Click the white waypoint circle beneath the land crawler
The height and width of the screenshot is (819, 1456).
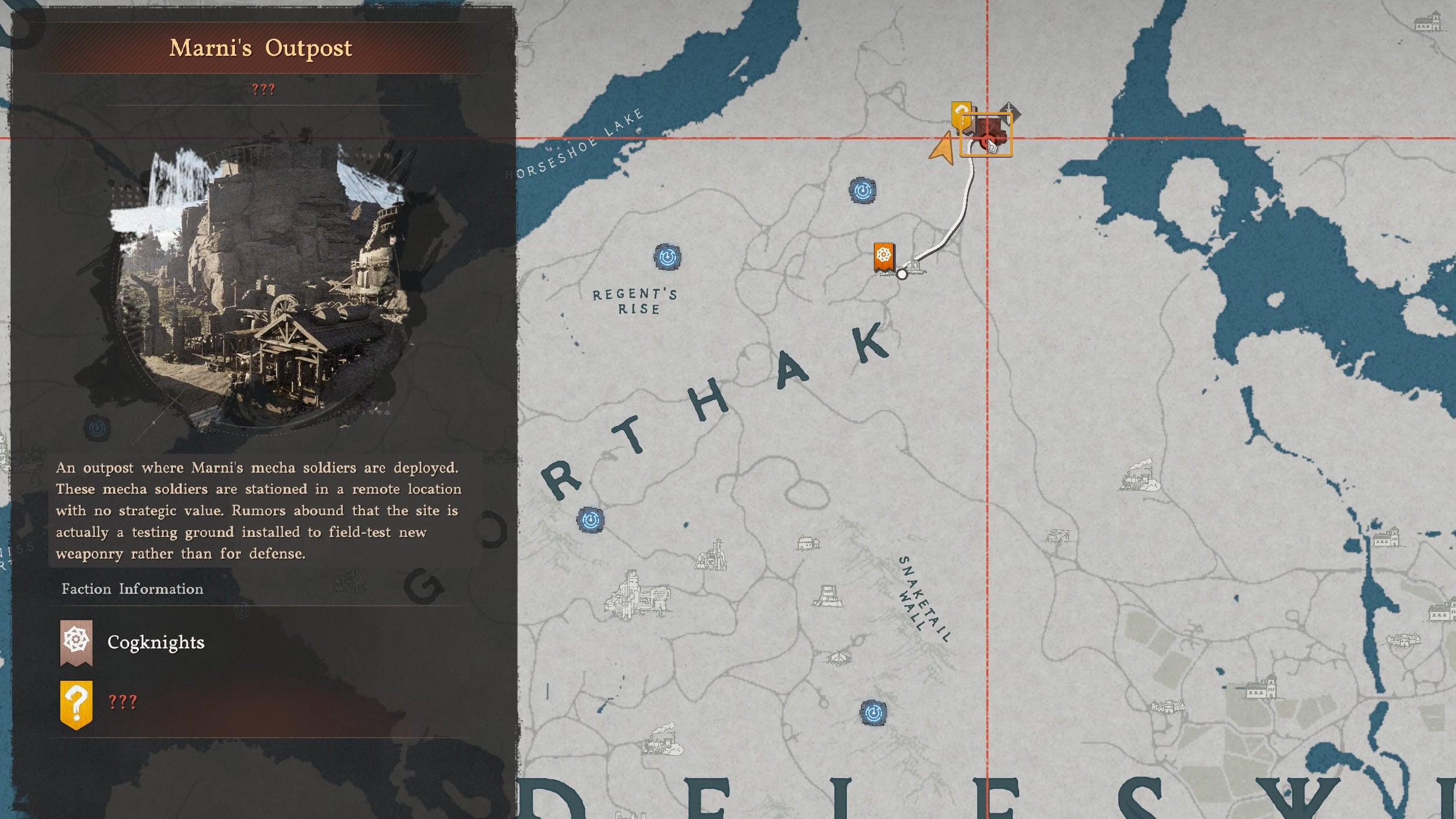(x=901, y=275)
